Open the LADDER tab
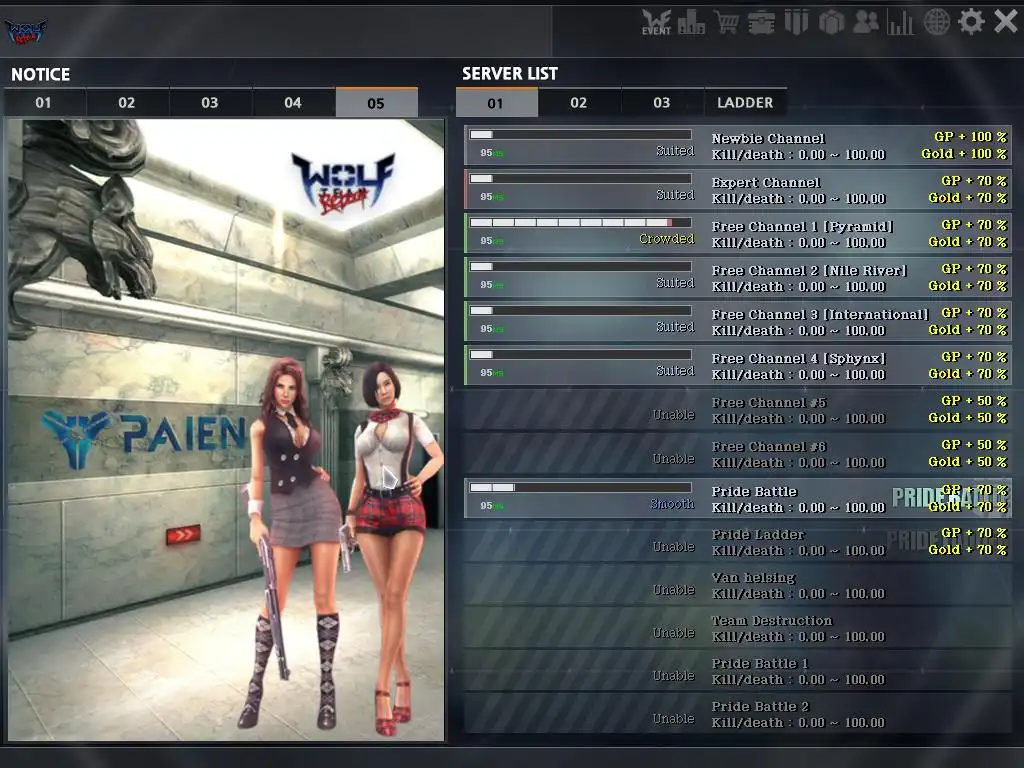The height and width of the screenshot is (768, 1024). (745, 103)
